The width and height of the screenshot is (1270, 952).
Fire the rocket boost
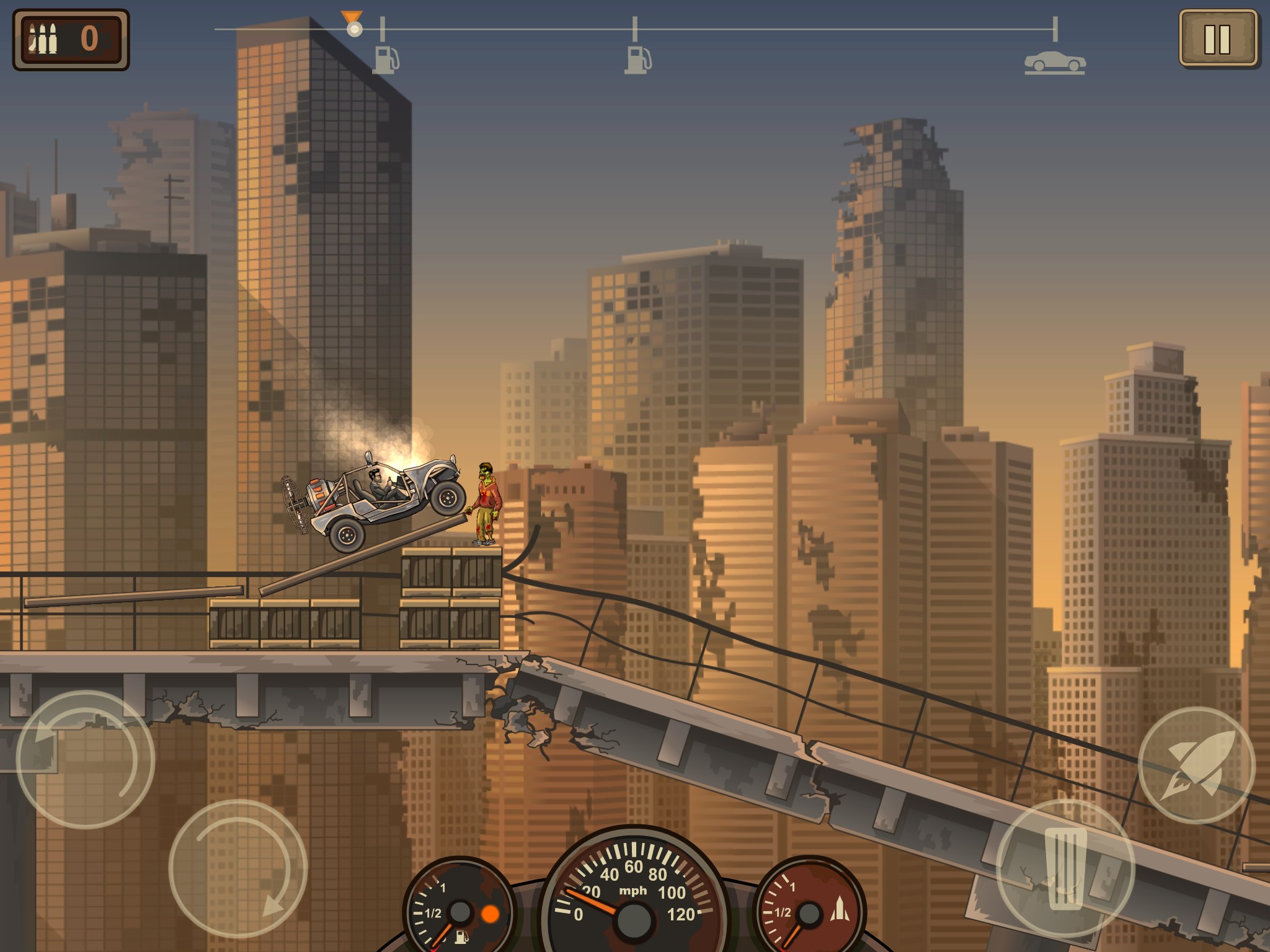coord(1196,765)
